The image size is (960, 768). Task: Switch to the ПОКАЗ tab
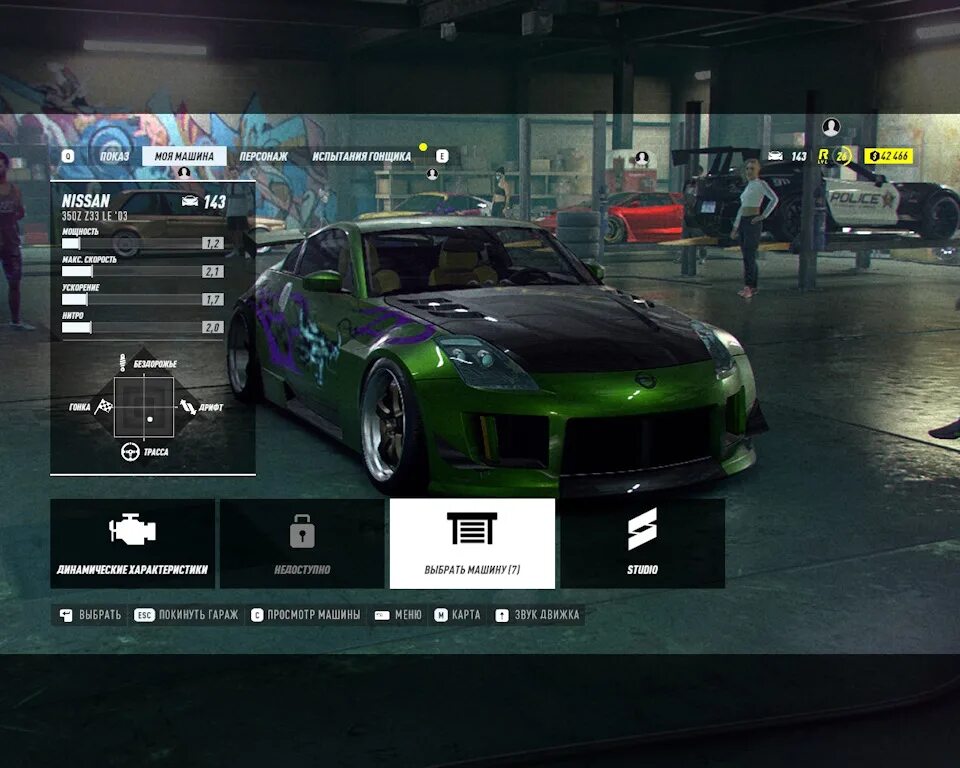114,156
